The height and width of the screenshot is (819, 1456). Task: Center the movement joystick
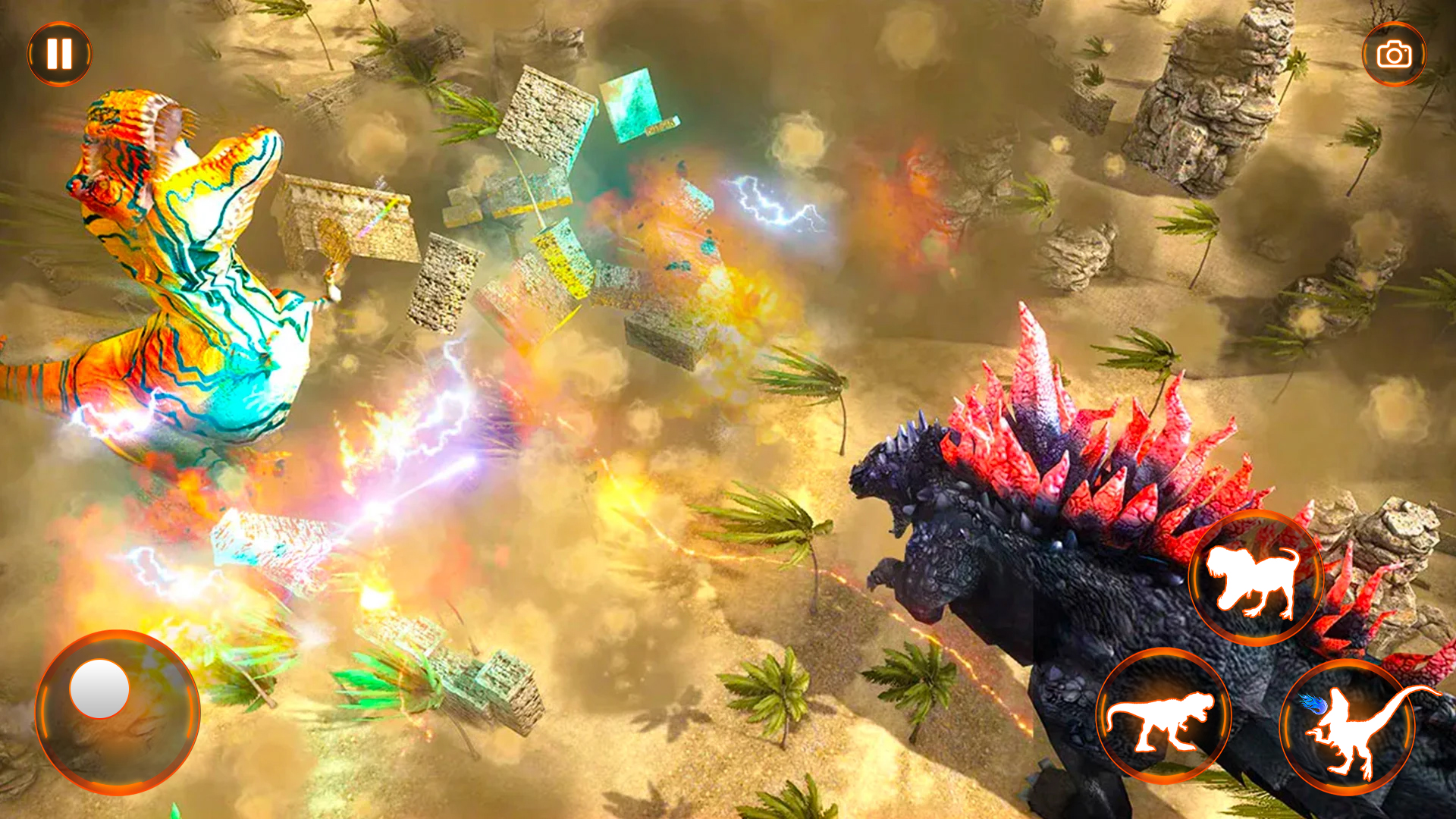pos(118,709)
